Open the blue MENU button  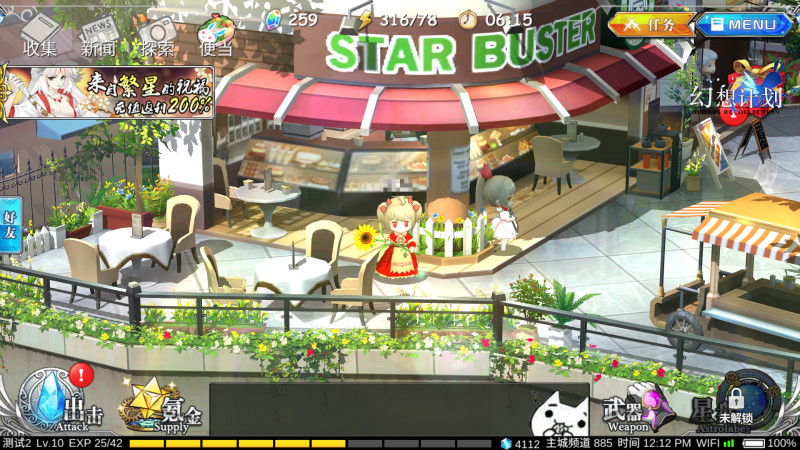[x=745, y=24]
